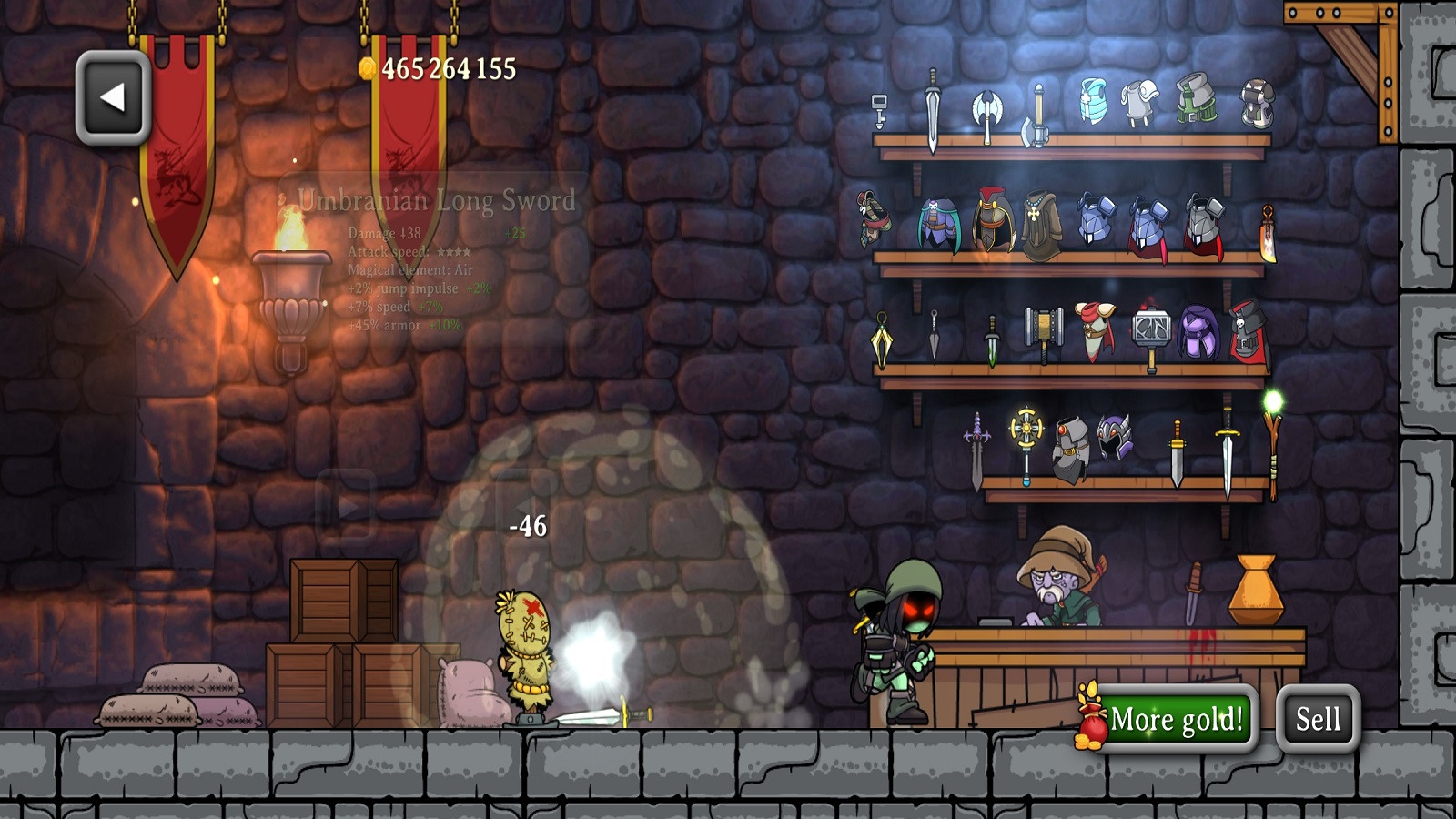Pick the stone rune hammer
Screen dimensions: 1456x819
click(1150, 334)
